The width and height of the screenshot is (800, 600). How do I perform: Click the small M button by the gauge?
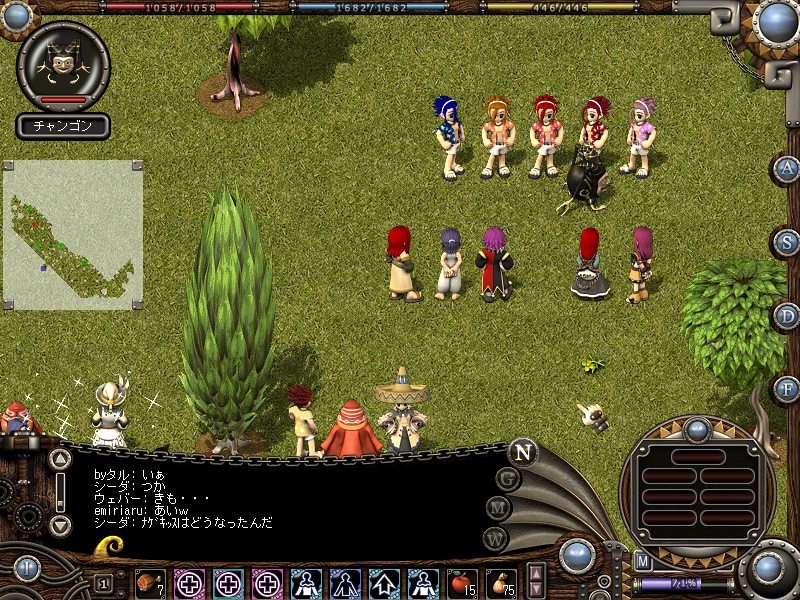[x=643, y=560]
